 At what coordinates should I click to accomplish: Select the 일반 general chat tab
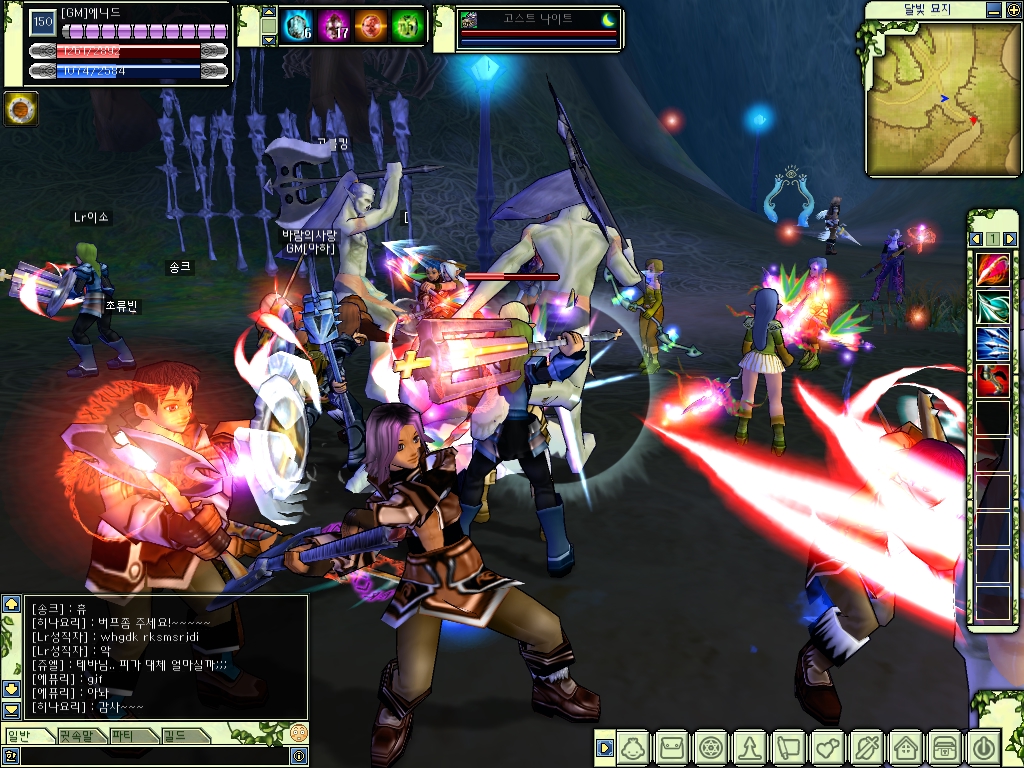coord(22,736)
